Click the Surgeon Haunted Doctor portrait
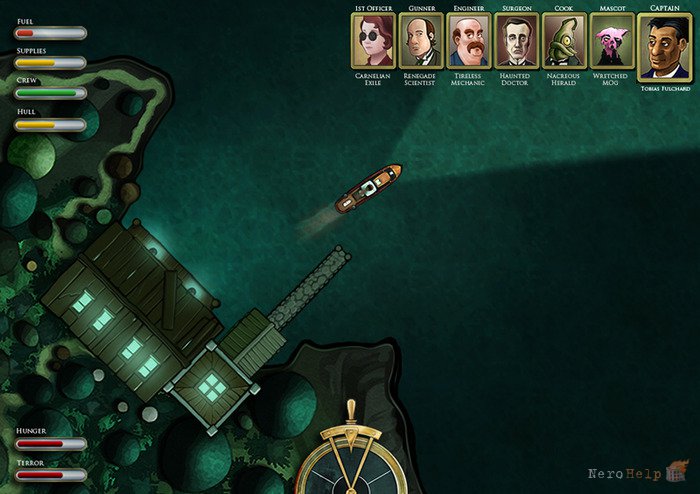 pyautogui.click(x=516, y=41)
